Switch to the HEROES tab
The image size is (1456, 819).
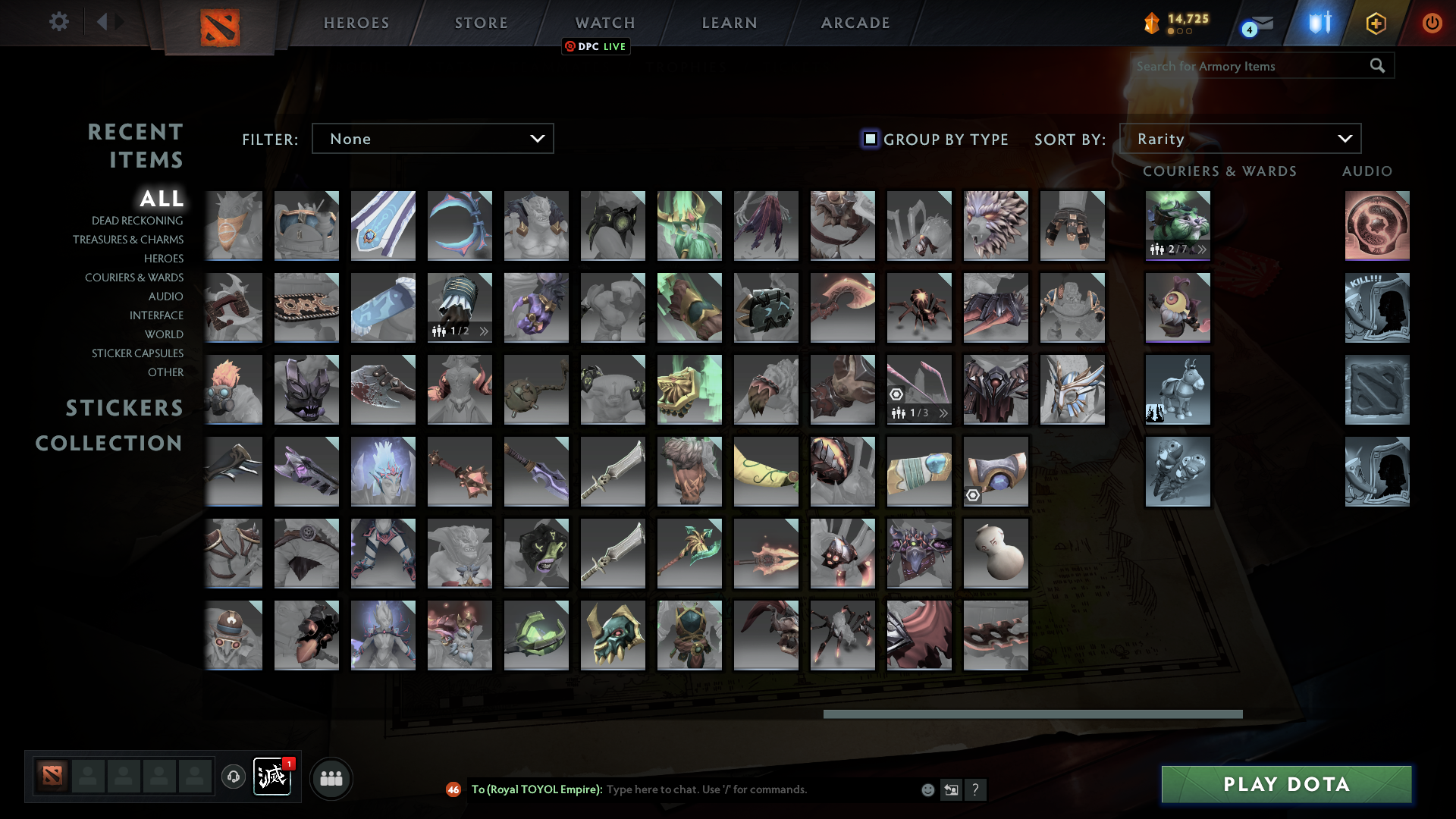click(356, 23)
